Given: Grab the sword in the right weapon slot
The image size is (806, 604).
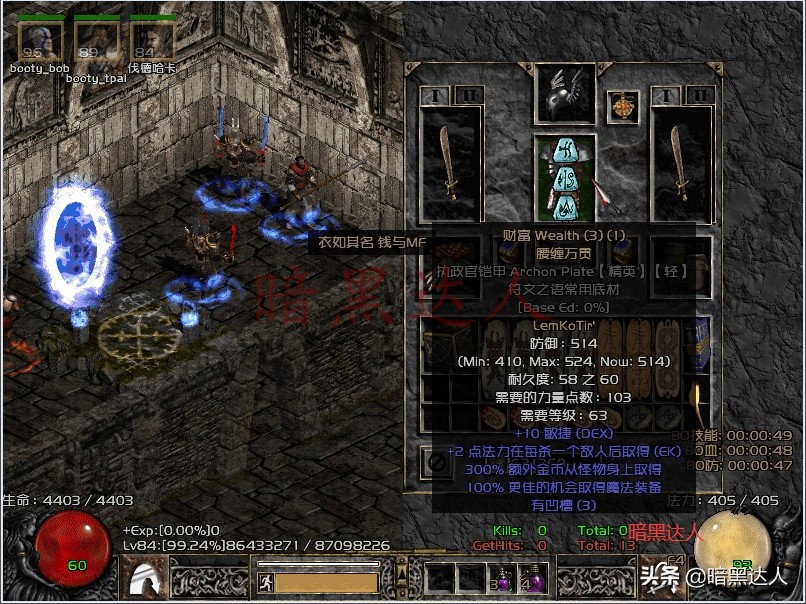Looking at the screenshot, I should pos(681,163).
